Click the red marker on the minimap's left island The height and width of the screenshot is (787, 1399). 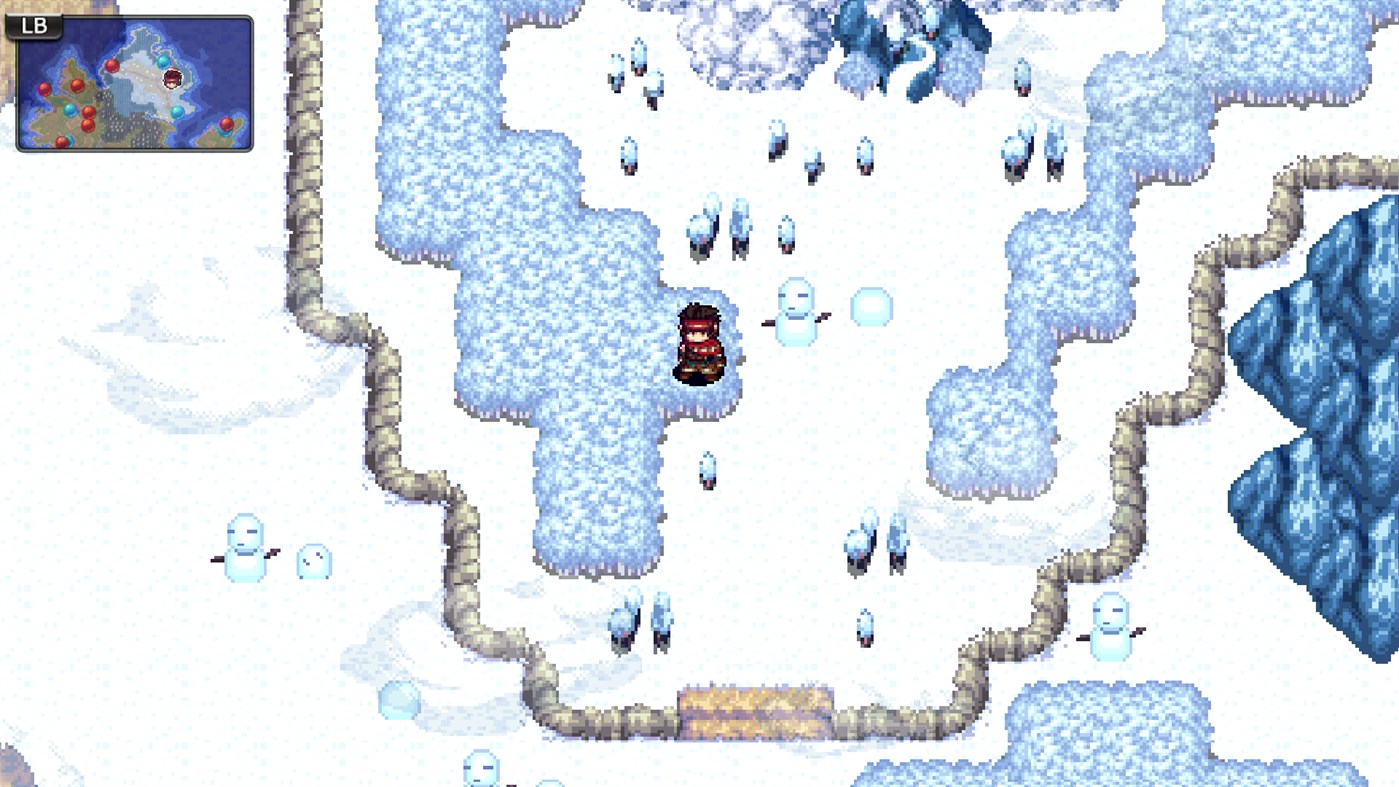45,88
